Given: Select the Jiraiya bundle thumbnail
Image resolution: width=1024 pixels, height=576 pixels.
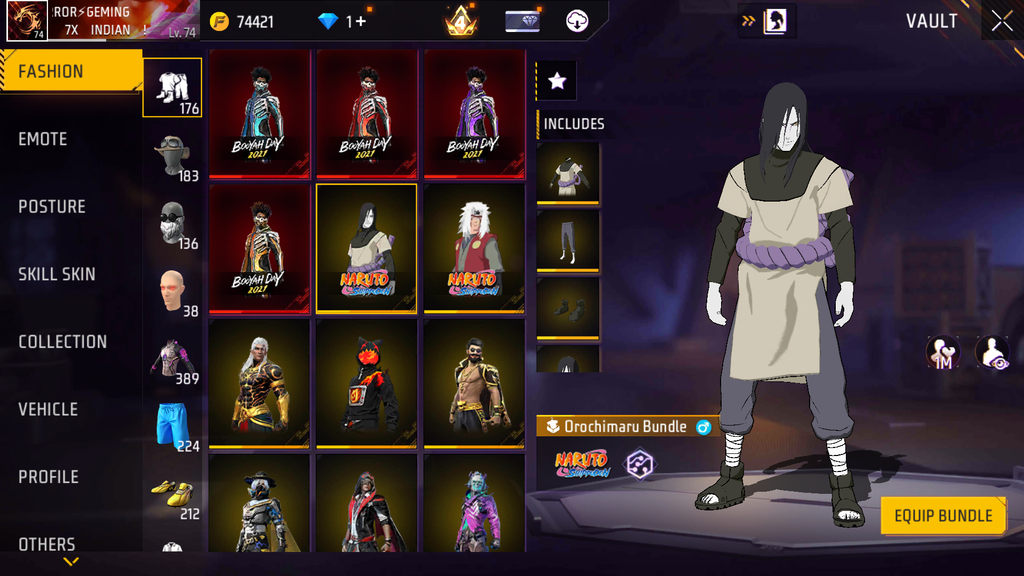Looking at the screenshot, I should [x=474, y=249].
